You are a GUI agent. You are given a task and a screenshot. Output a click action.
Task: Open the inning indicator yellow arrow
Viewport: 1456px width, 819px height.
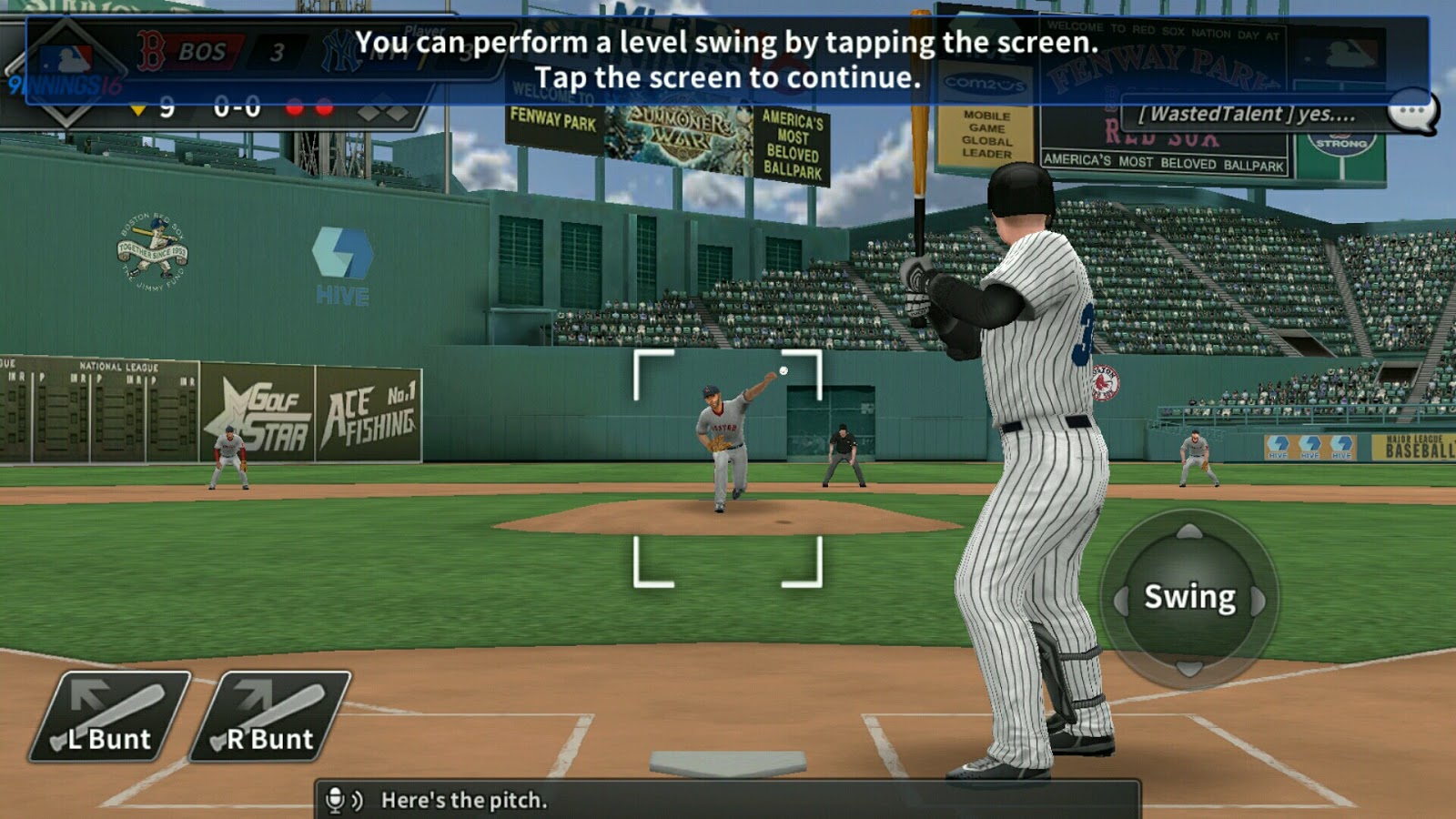tap(138, 109)
